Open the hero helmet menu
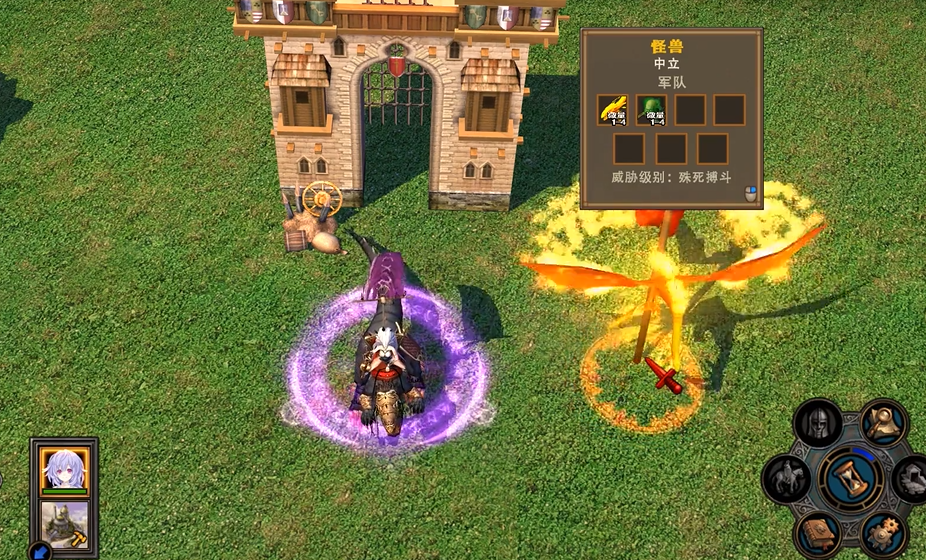 [x=816, y=425]
